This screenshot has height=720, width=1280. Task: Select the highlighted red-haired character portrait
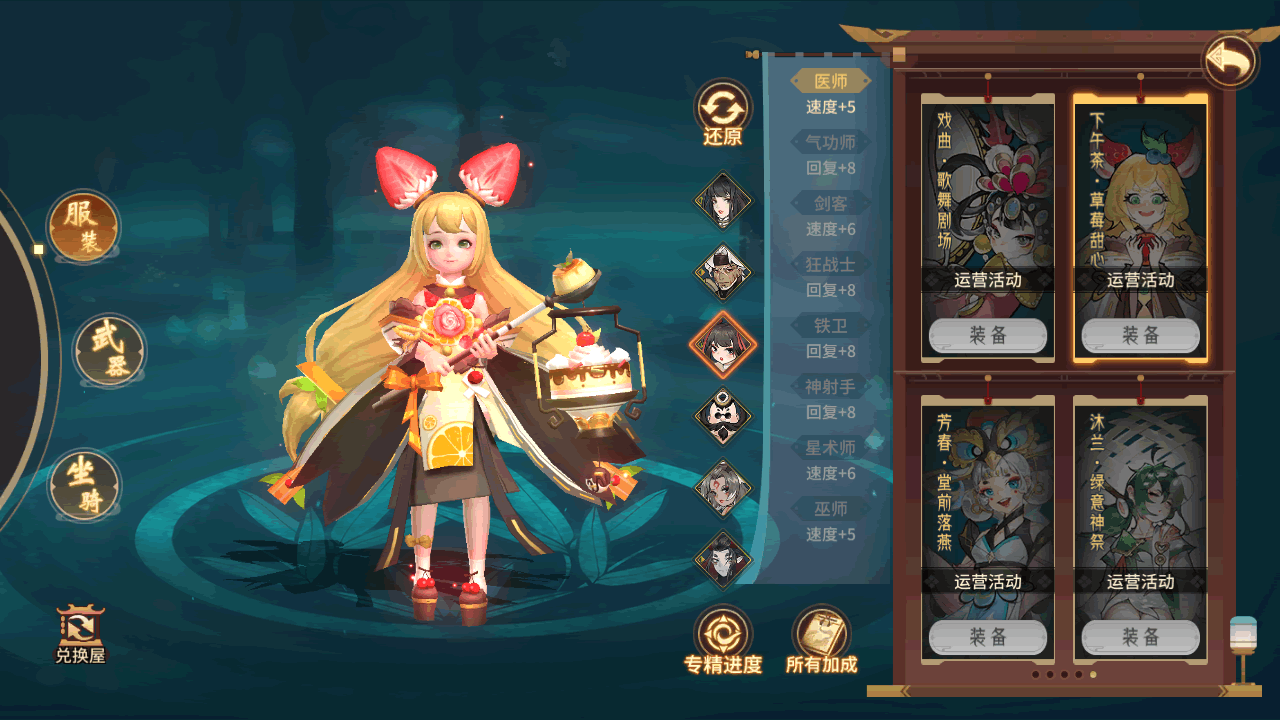[x=723, y=345]
